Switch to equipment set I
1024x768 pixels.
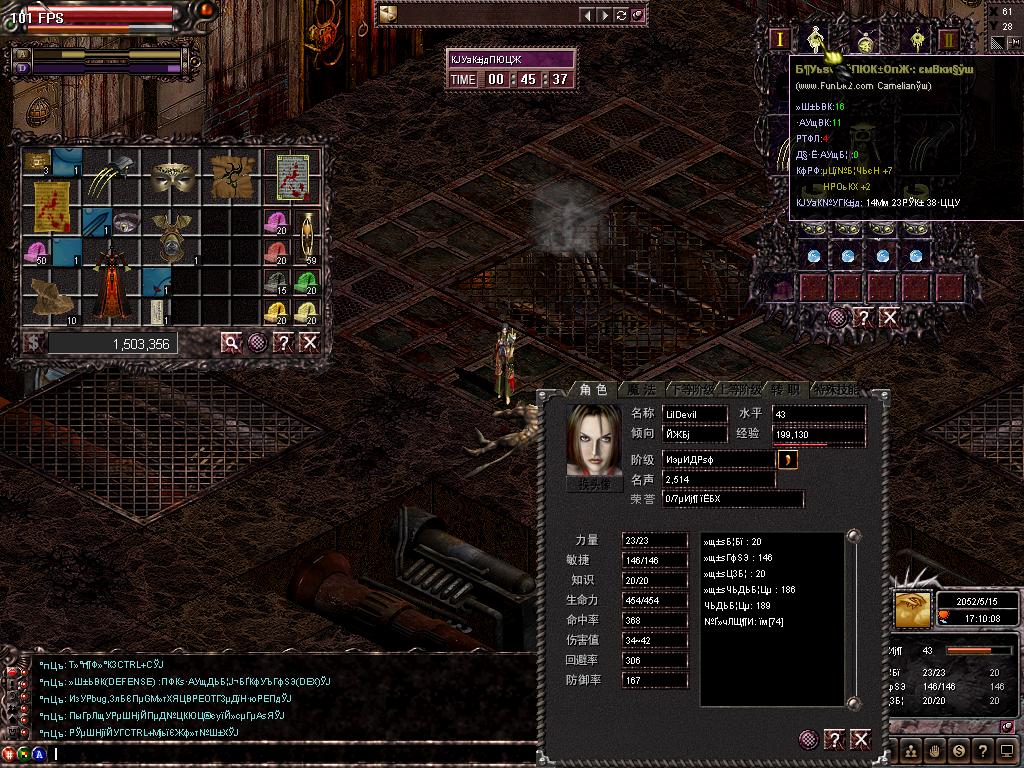(x=781, y=41)
